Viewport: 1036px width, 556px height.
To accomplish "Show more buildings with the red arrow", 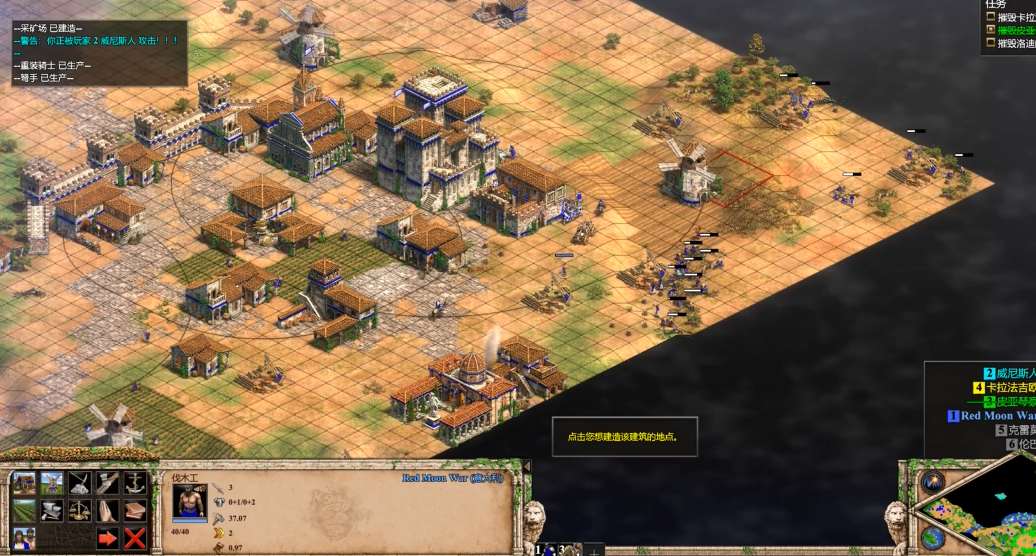I will [107, 539].
